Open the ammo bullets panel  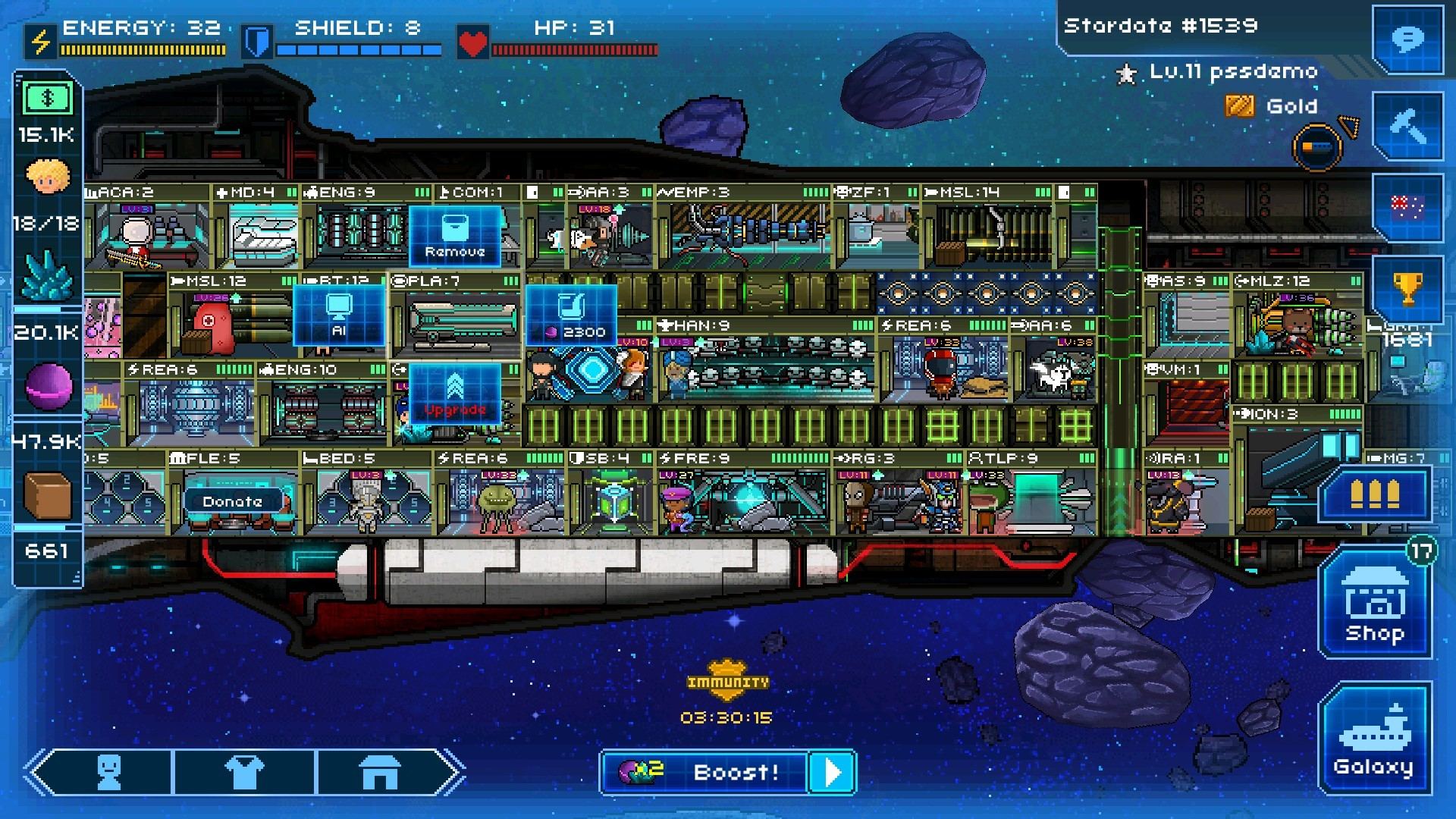point(1374,494)
